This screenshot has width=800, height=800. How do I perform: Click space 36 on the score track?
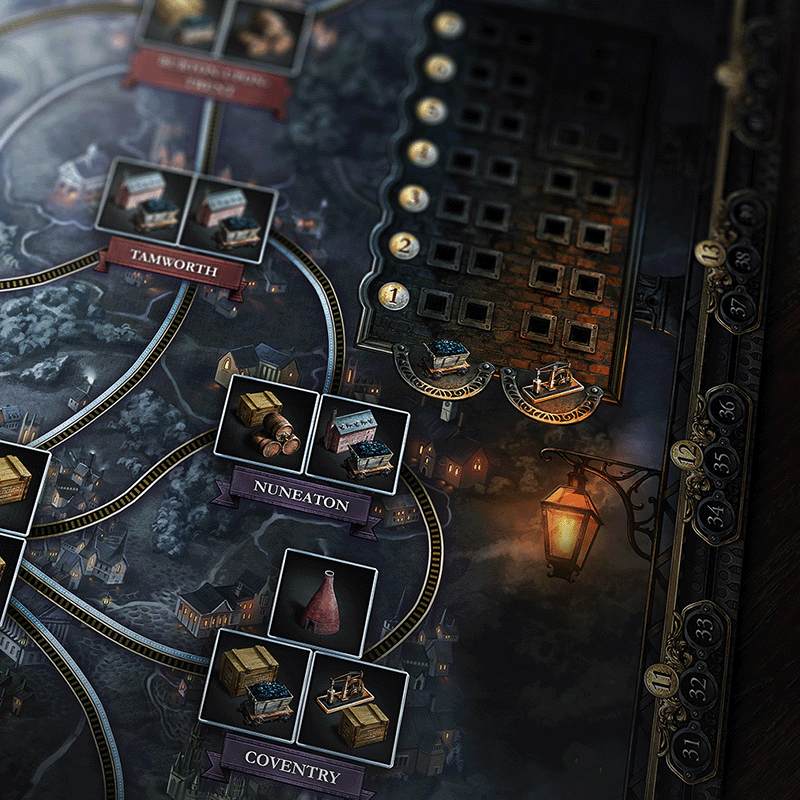728,408
